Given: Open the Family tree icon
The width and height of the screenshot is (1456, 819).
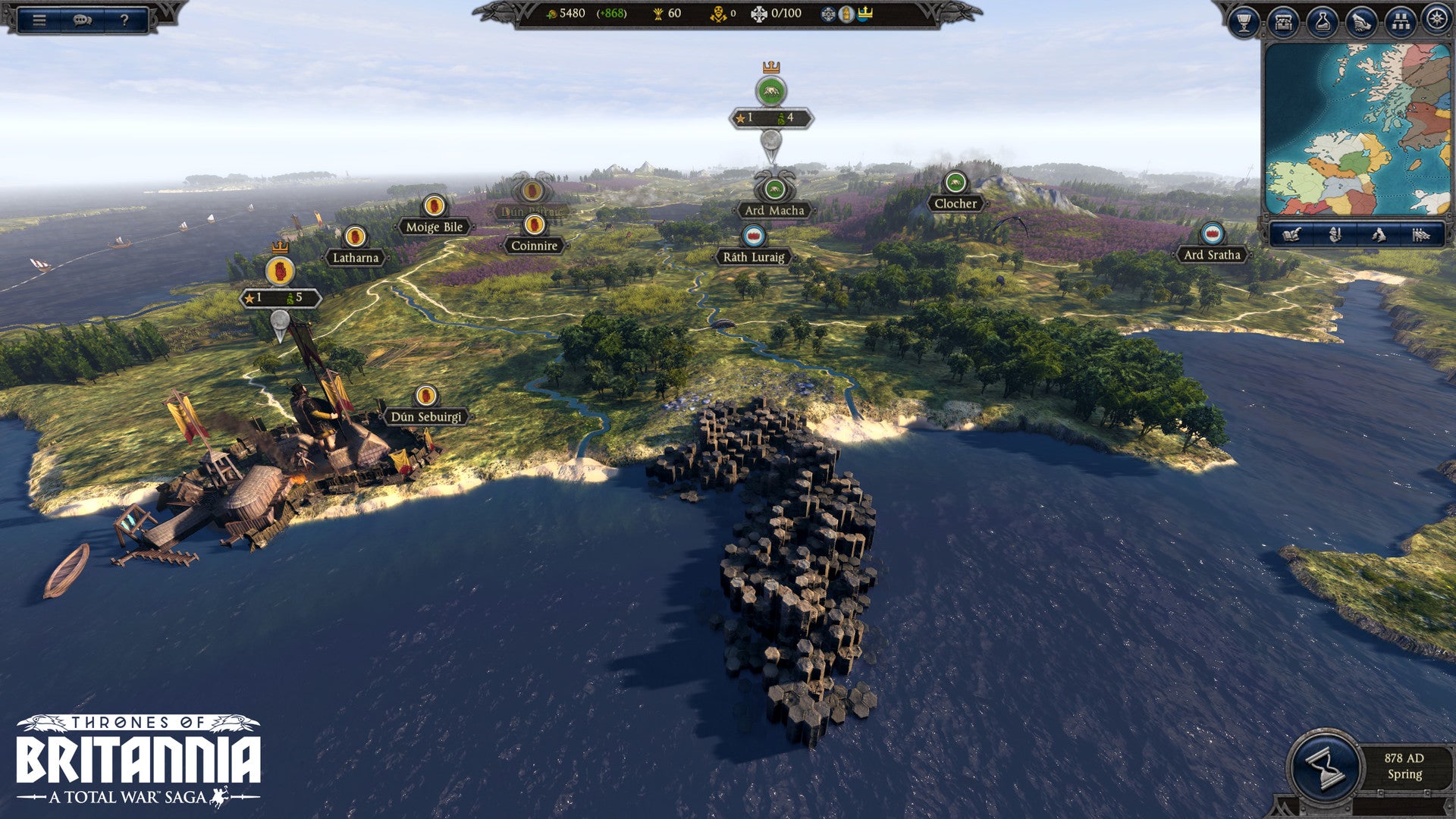Looking at the screenshot, I should 1399,21.
